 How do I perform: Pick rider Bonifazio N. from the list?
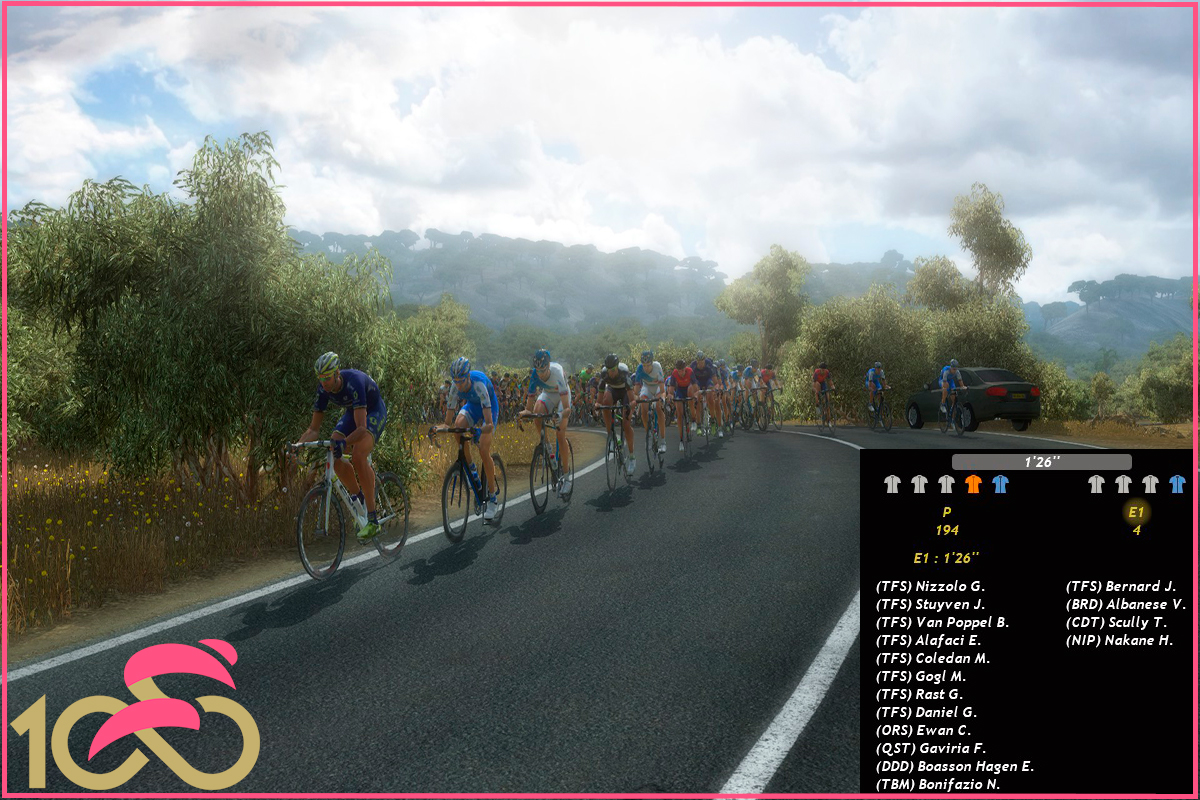tap(937, 785)
